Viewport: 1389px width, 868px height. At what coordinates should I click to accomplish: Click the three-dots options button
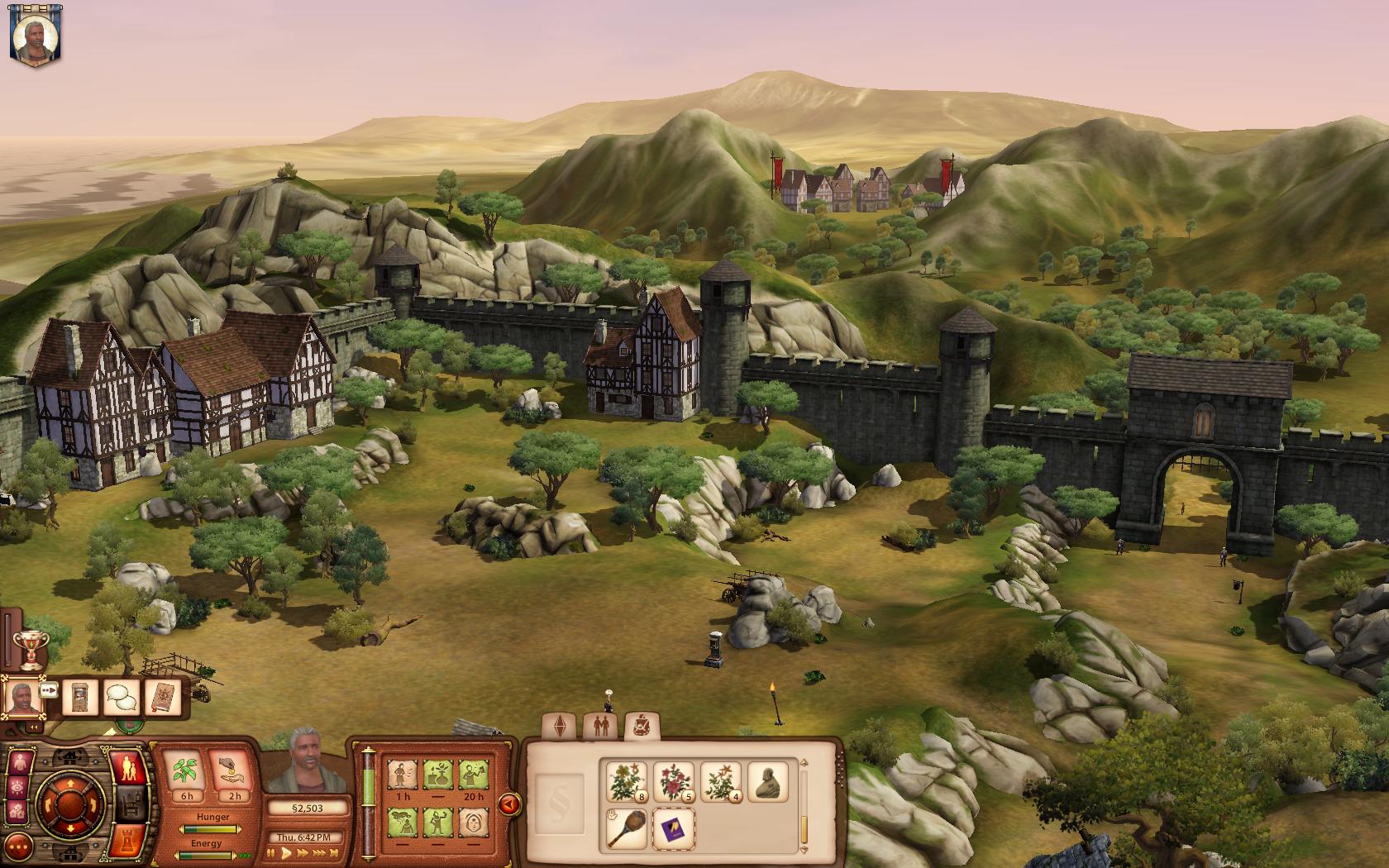[x=18, y=846]
